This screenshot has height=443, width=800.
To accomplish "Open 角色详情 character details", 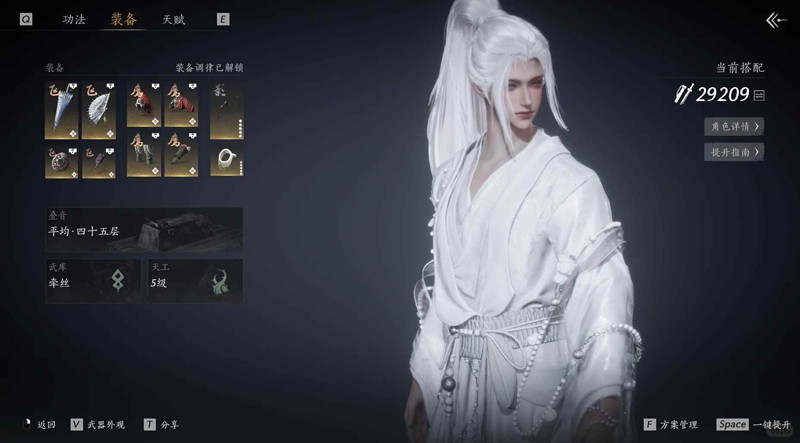I will pyautogui.click(x=735, y=126).
